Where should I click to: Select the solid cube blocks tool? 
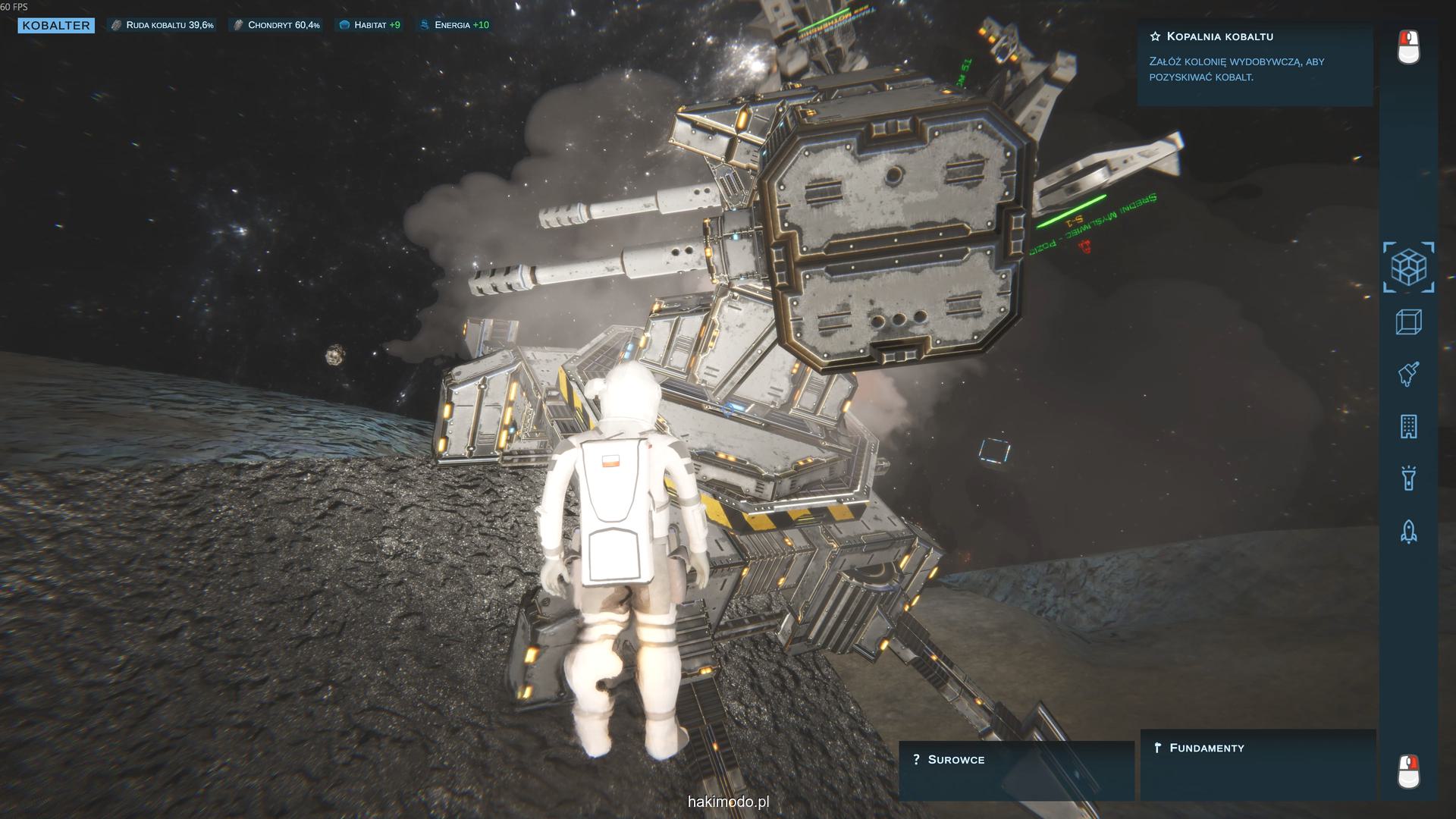tap(1408, 267)
